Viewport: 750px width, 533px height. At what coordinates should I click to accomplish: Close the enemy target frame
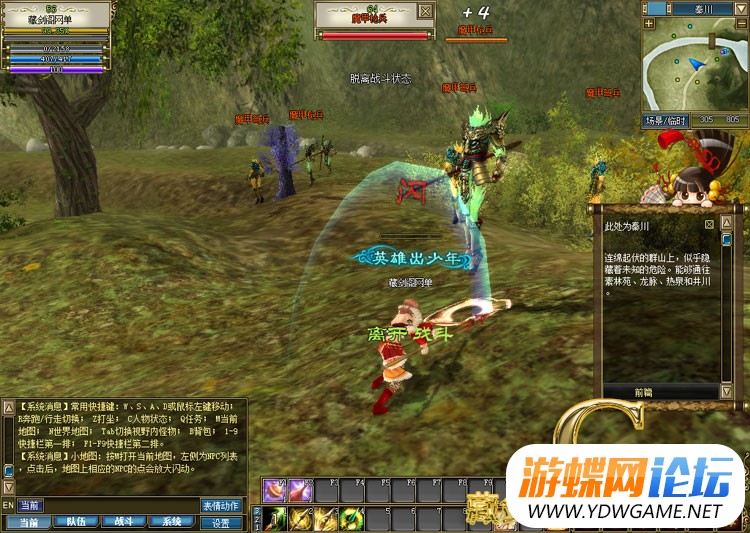(x=426, y=11)
